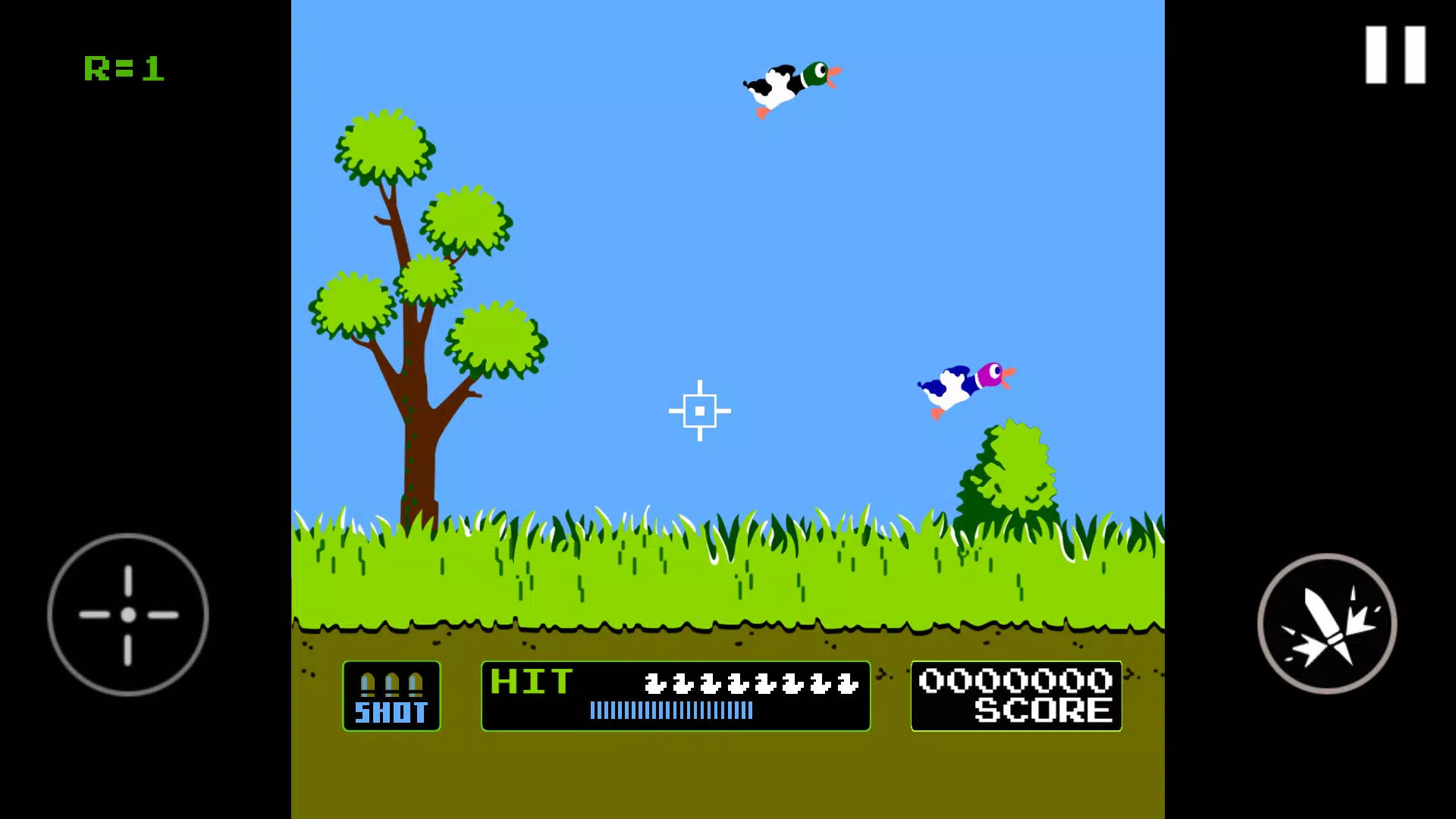Tap the R=1 round counter text
Viewport: 1456px width, 819px height.
(x=124, y=69)
